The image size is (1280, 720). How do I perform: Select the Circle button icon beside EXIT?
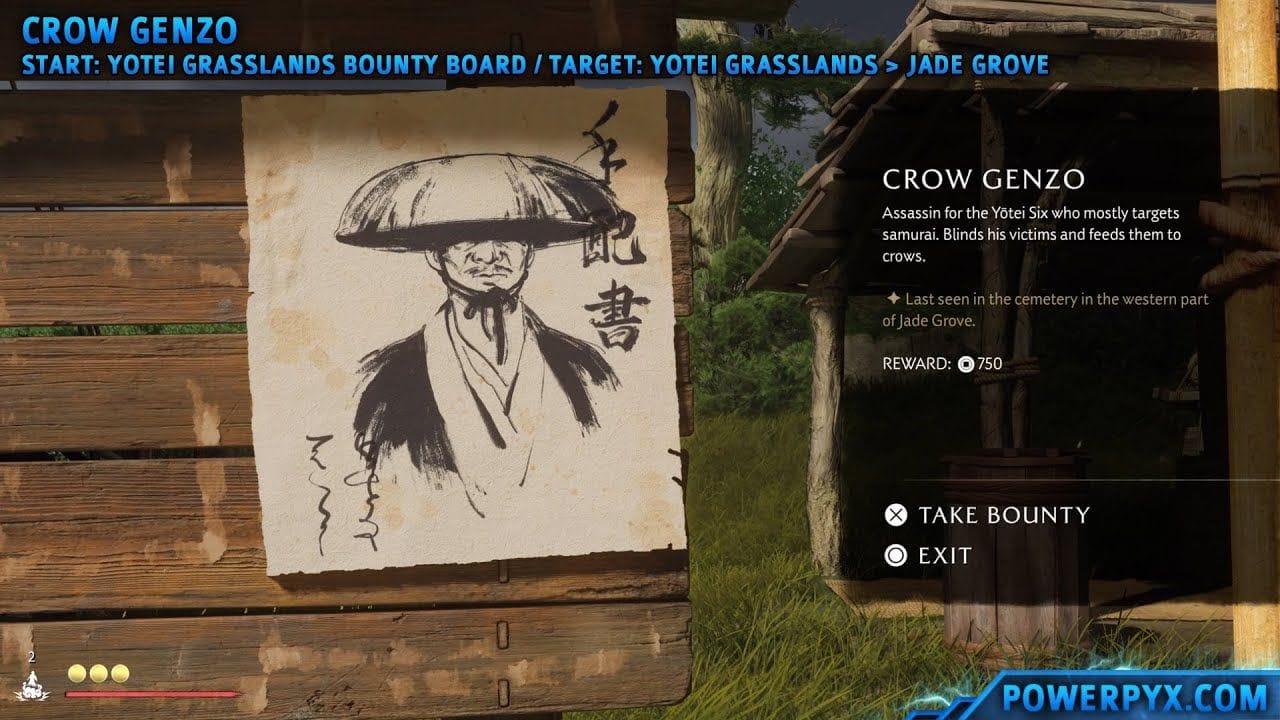897,556
